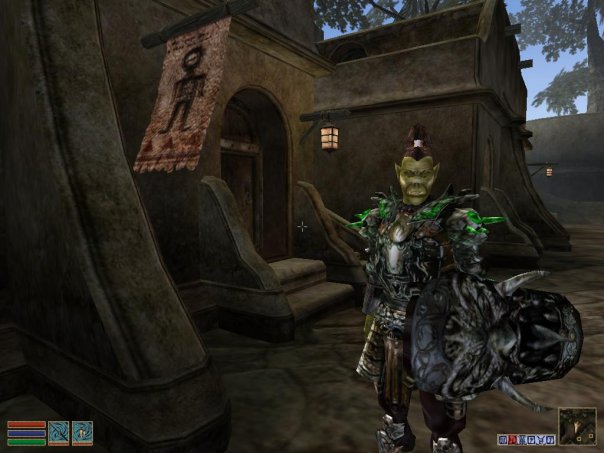The image size is (604, 453).
Task: Open the selected magic spell icon
Action: pos(82,432)
